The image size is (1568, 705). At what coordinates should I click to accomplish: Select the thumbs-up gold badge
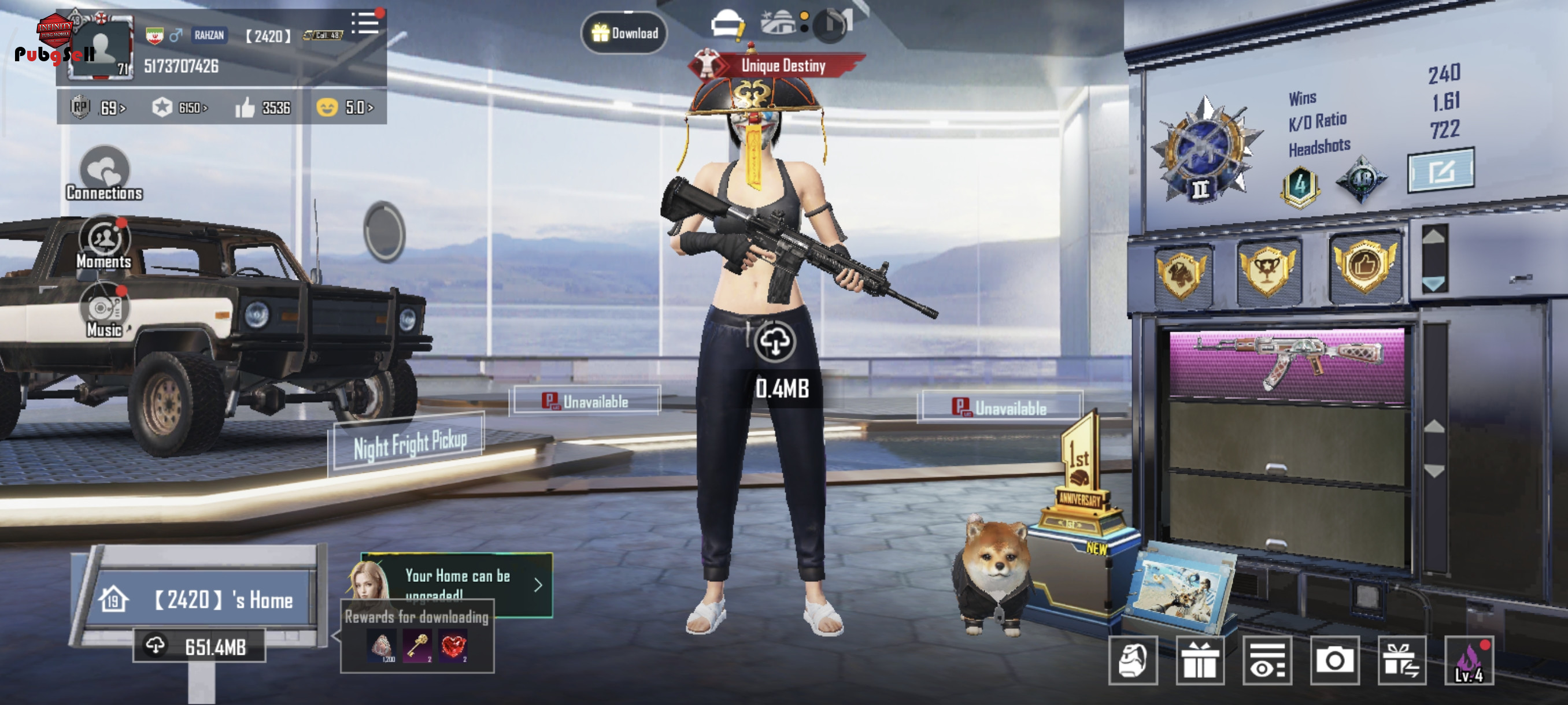click(x=1364, y=266)
